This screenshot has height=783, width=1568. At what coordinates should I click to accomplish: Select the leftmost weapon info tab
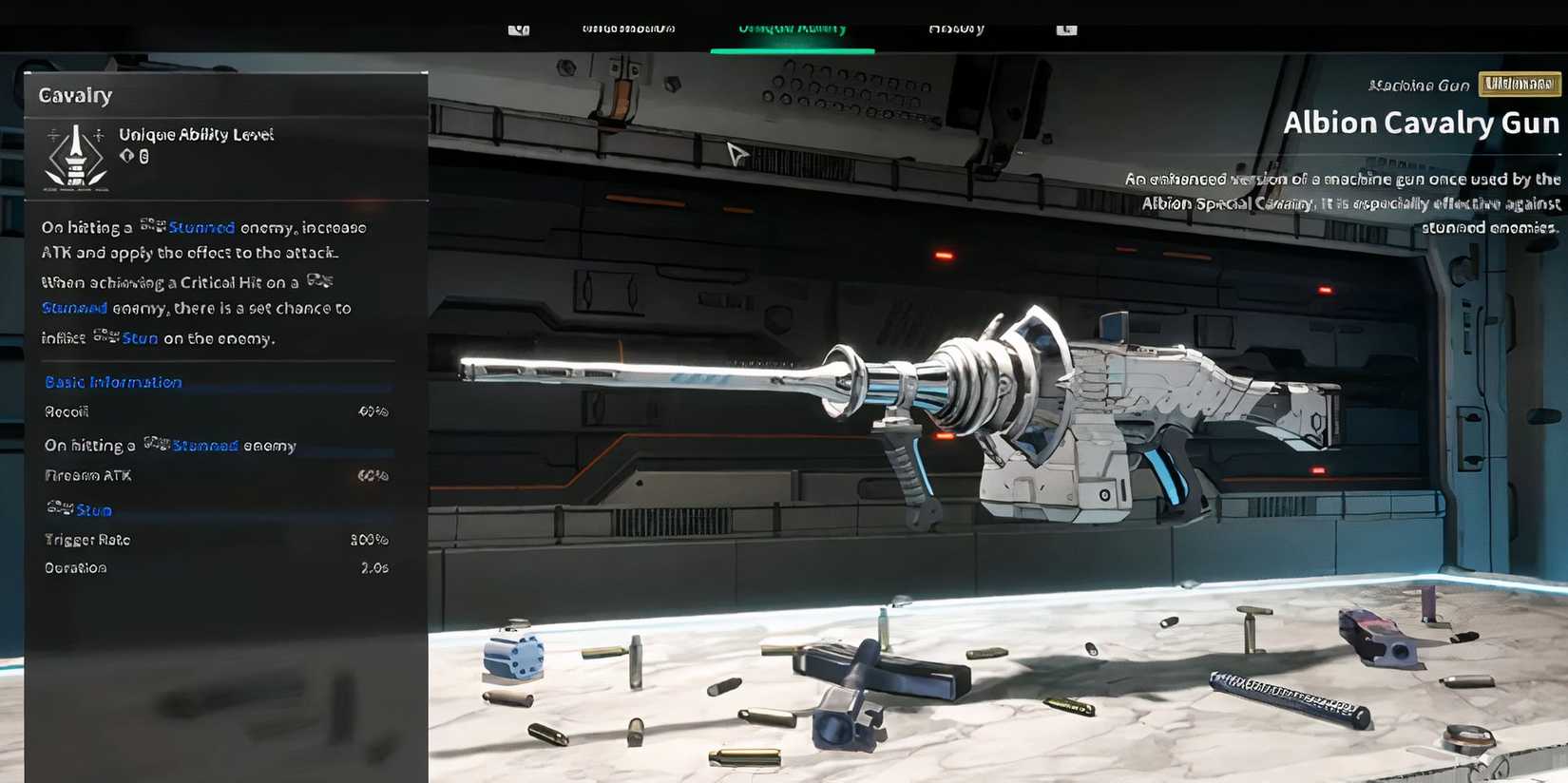[627, 28]
